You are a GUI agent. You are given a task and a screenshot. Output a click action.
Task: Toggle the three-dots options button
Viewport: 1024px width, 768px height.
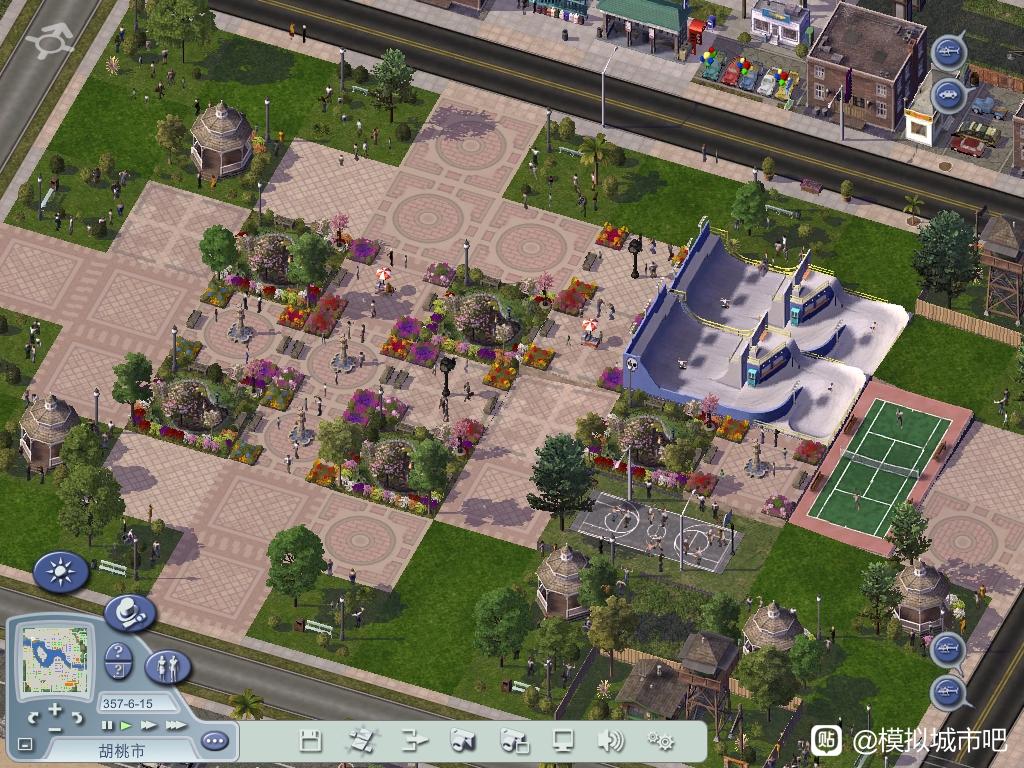pyautogui.click(x=214, y=741)
